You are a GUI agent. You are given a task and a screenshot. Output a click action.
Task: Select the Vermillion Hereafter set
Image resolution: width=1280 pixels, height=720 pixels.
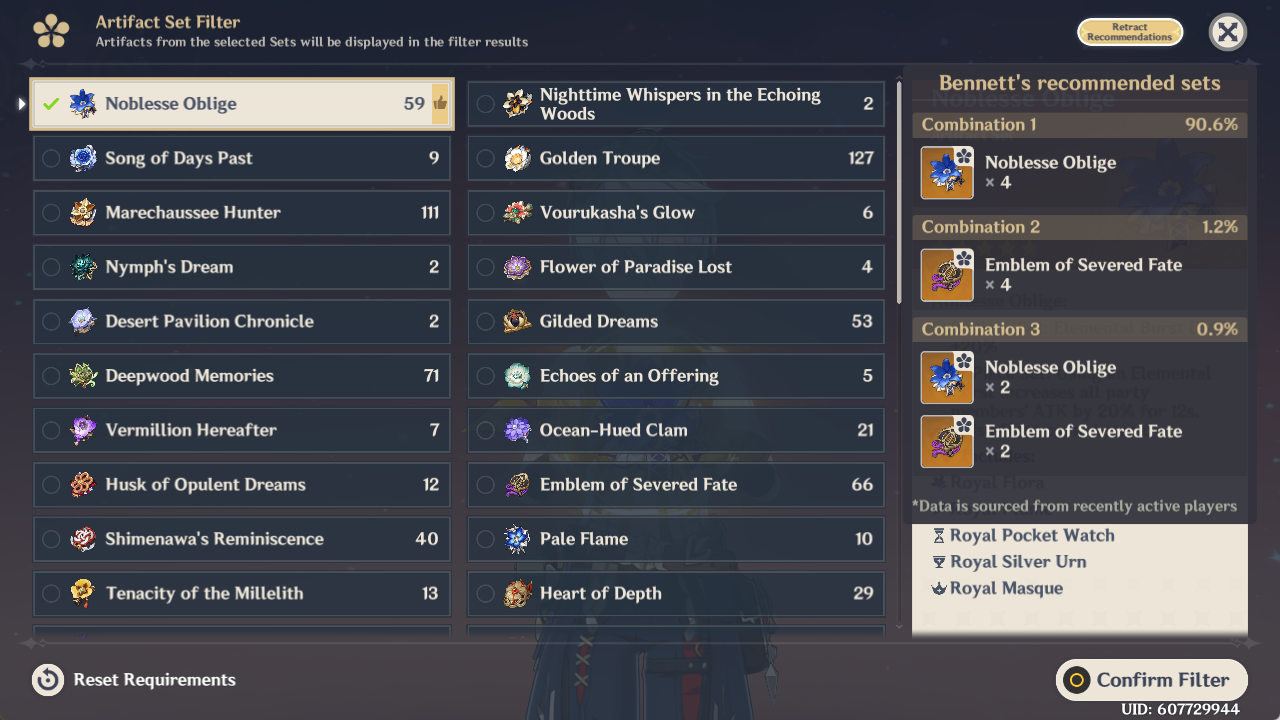241,430
